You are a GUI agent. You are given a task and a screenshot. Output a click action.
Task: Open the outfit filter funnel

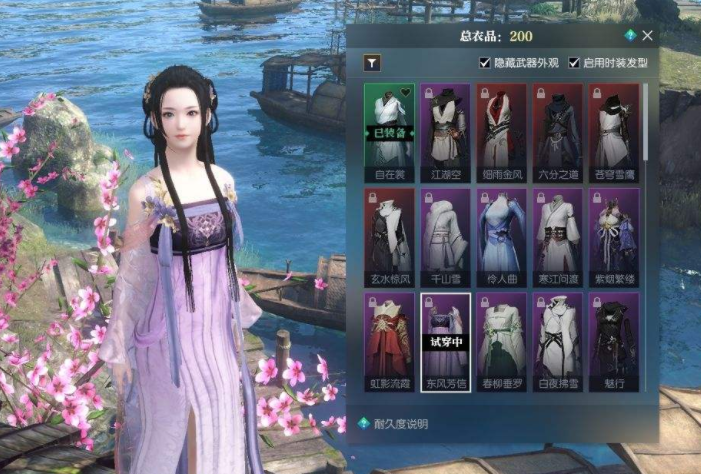371,63
